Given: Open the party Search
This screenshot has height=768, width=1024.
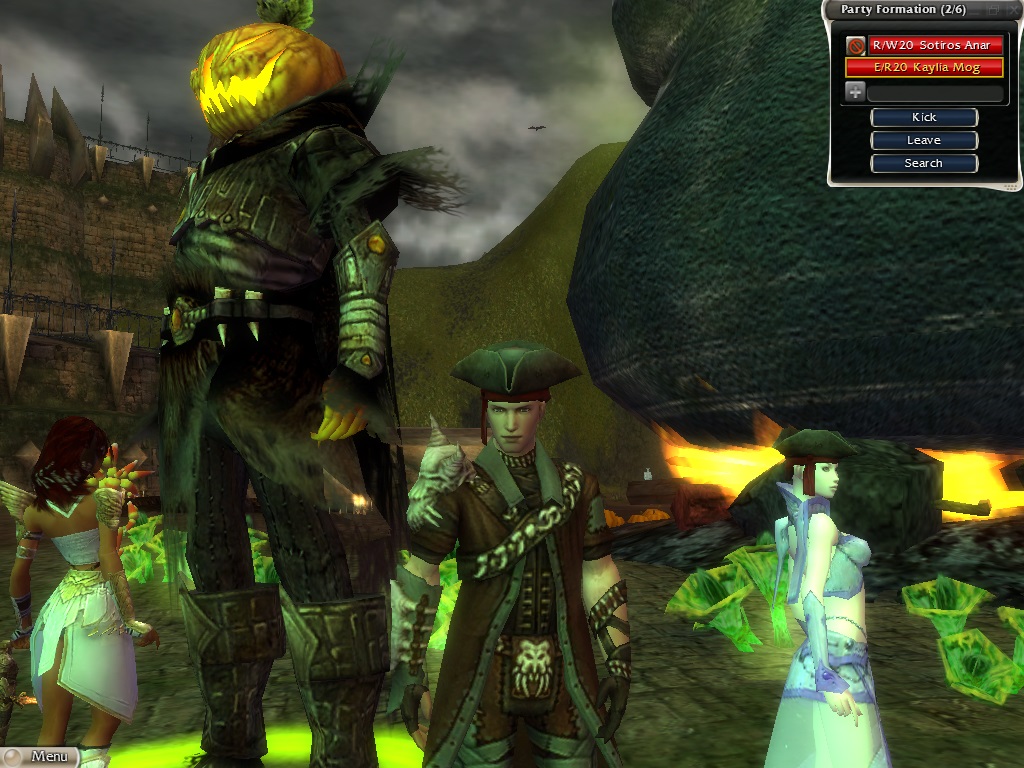Looking at the screenshot, I should [924, 163].
